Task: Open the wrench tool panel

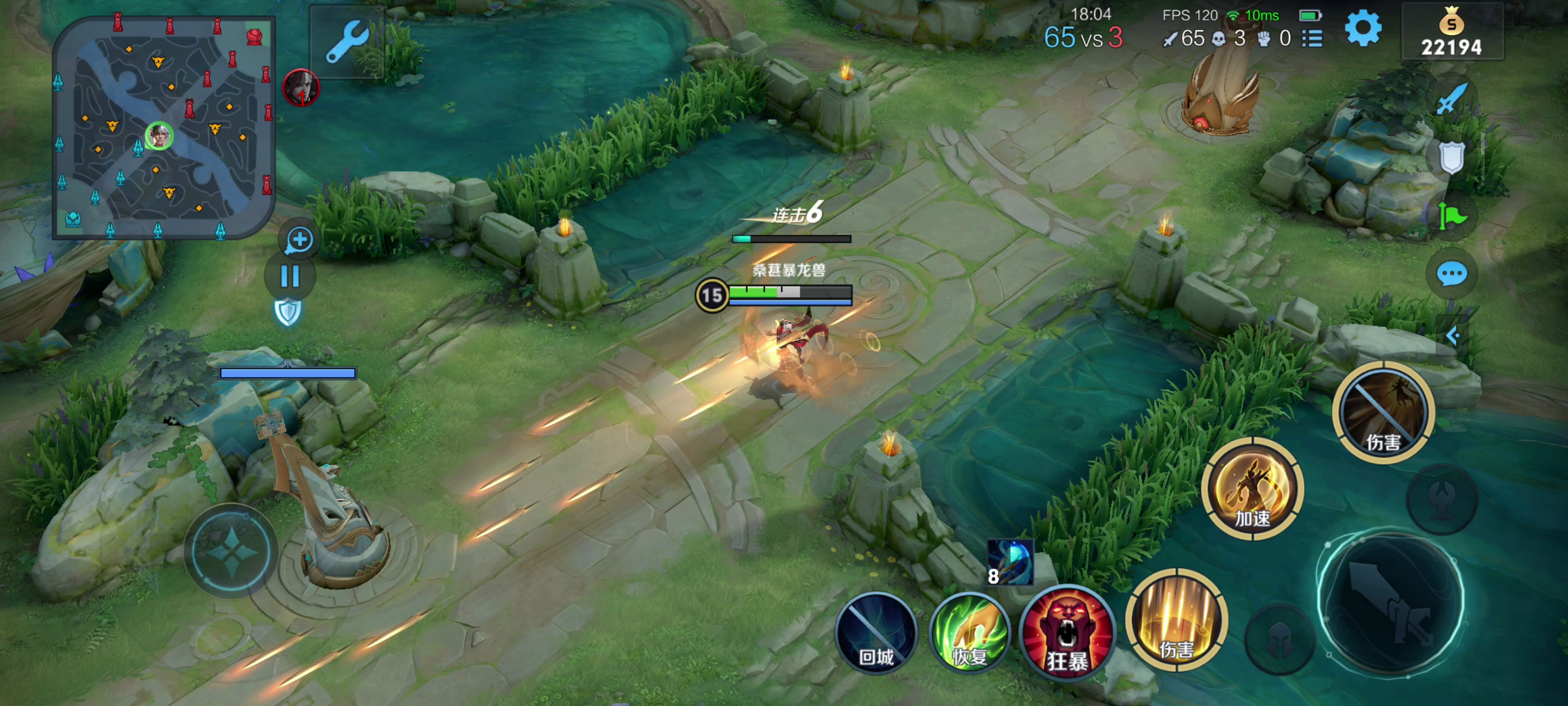Action: point(346,41)
